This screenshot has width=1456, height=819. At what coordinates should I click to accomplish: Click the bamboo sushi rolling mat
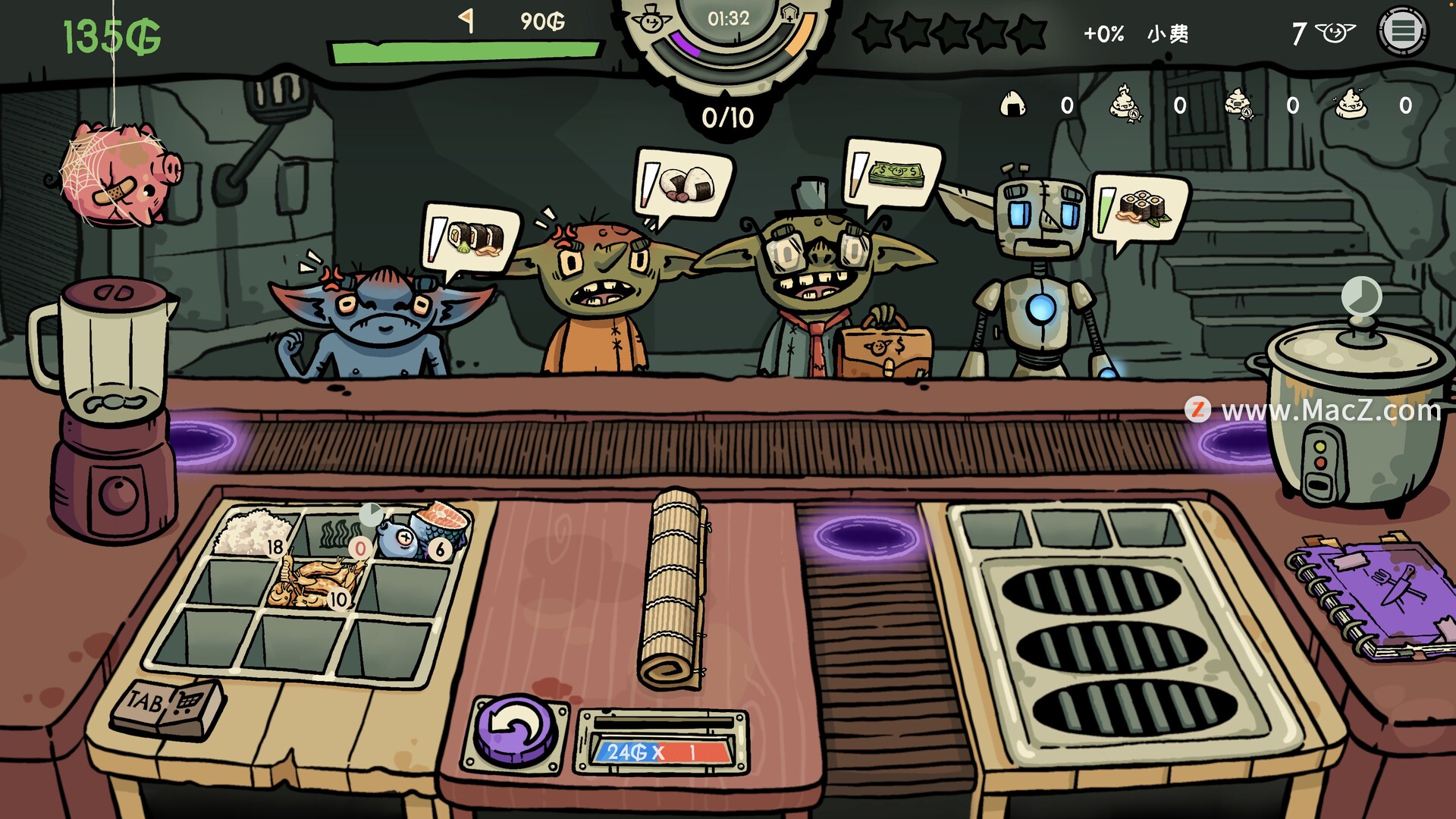pos(672,588)
